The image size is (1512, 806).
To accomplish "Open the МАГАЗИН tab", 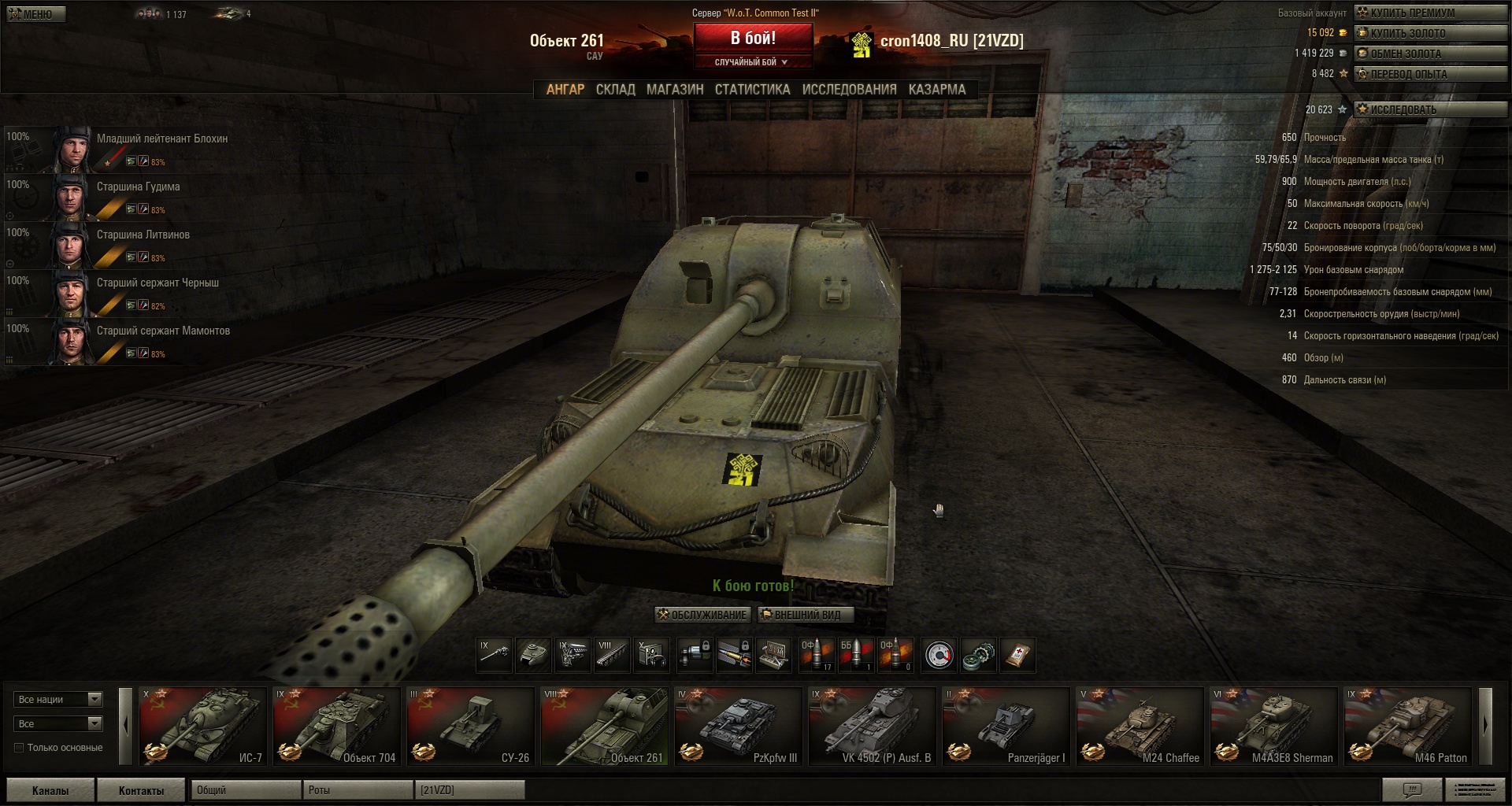I will click(675, 90).
